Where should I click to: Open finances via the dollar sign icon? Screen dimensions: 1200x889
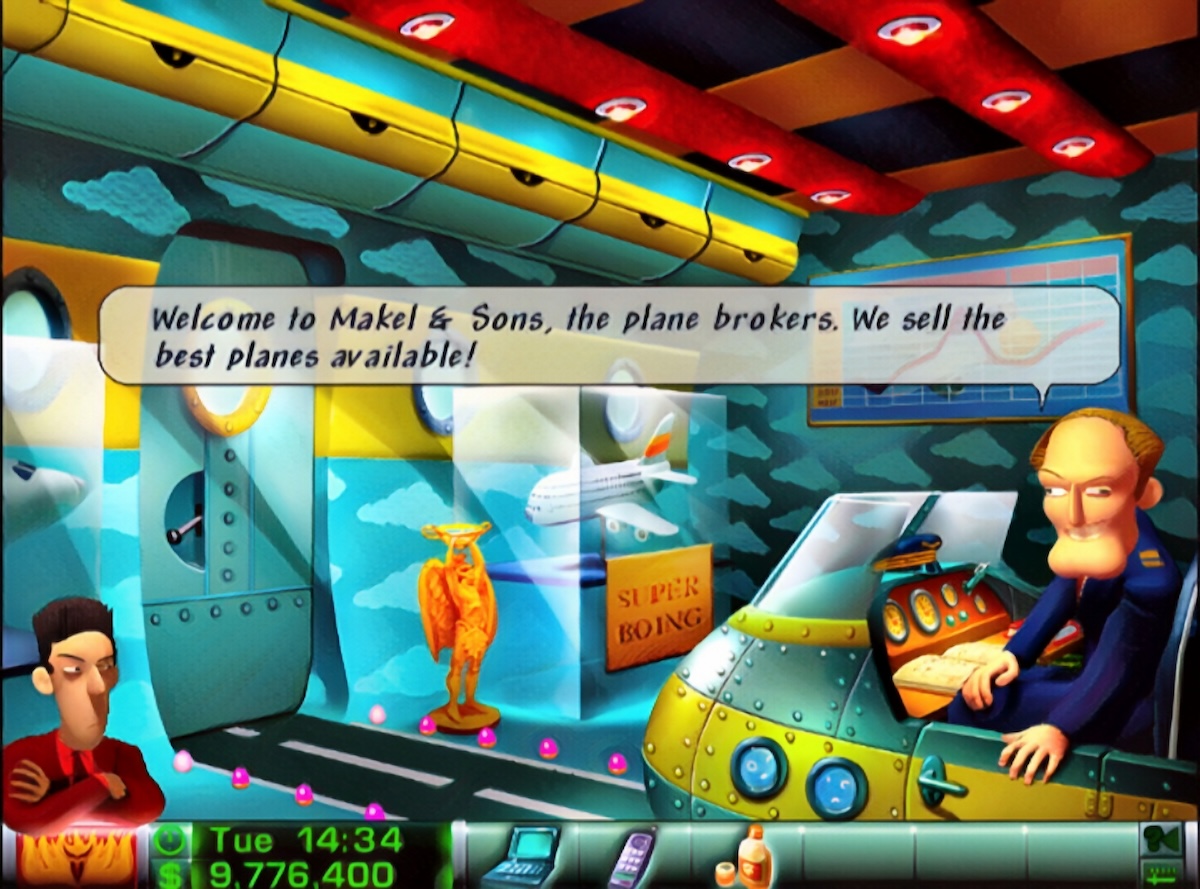[174, 874]
